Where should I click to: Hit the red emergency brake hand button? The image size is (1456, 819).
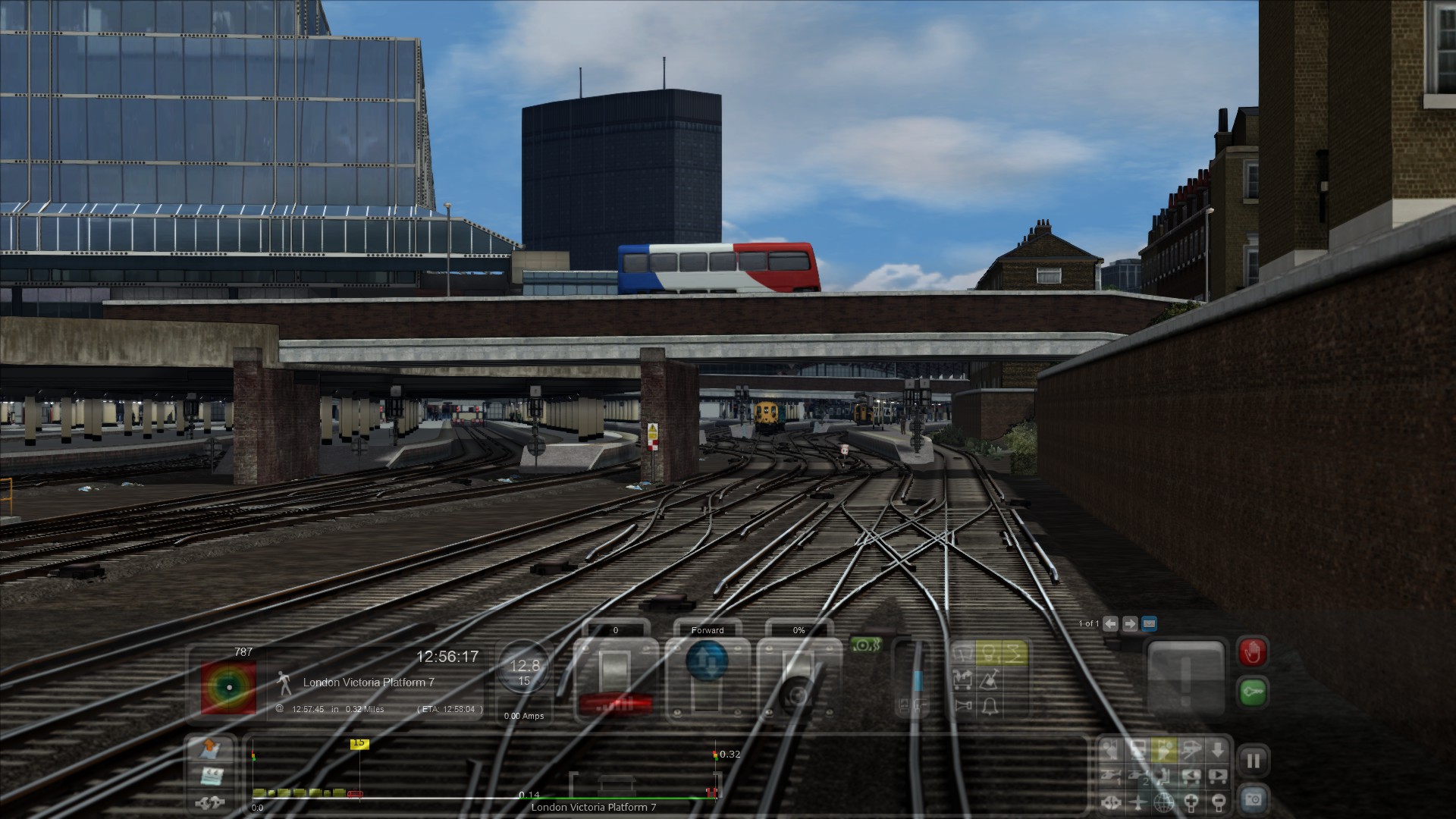coord(1253,652)
